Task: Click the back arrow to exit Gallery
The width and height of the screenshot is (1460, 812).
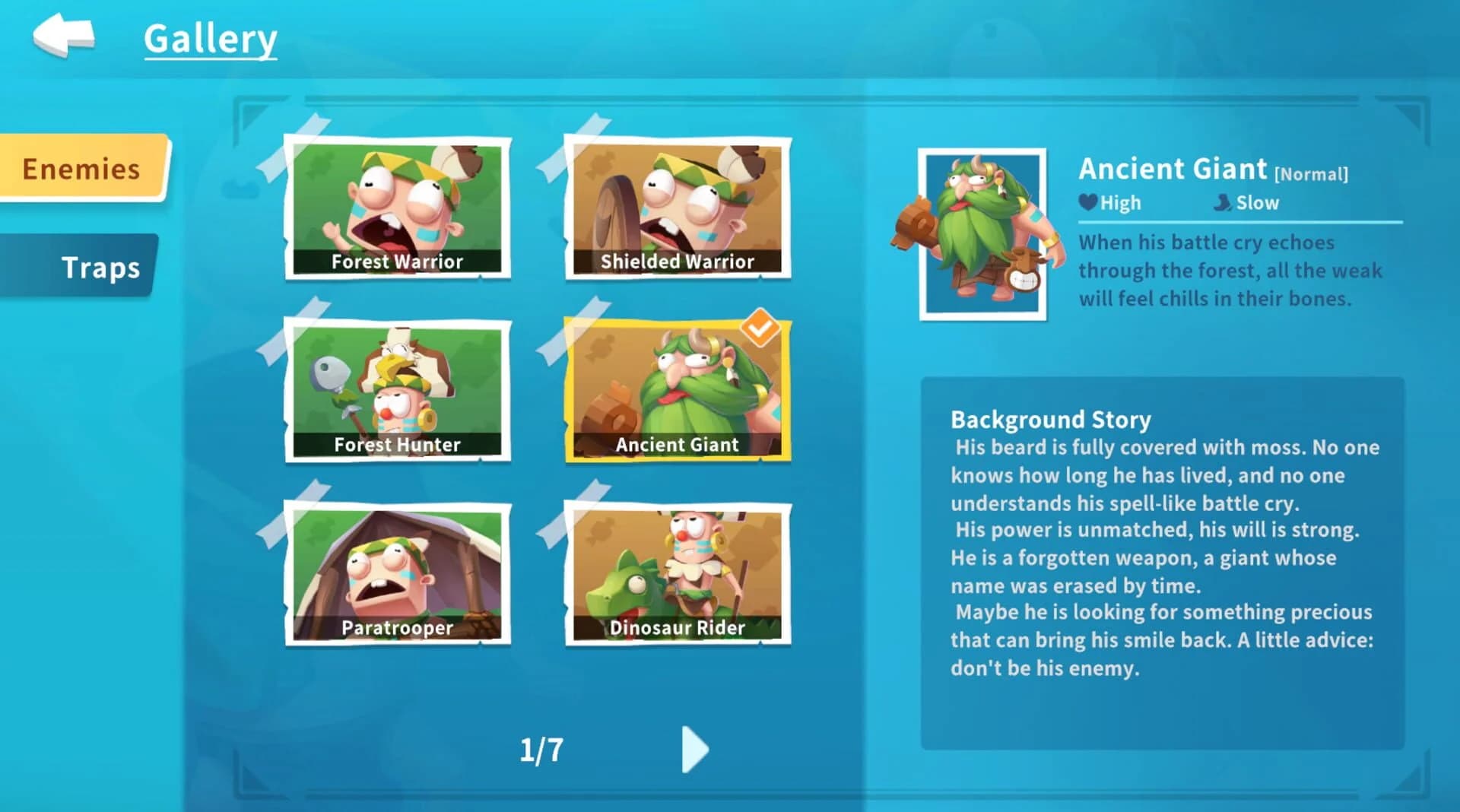Action: coord(65,34)
